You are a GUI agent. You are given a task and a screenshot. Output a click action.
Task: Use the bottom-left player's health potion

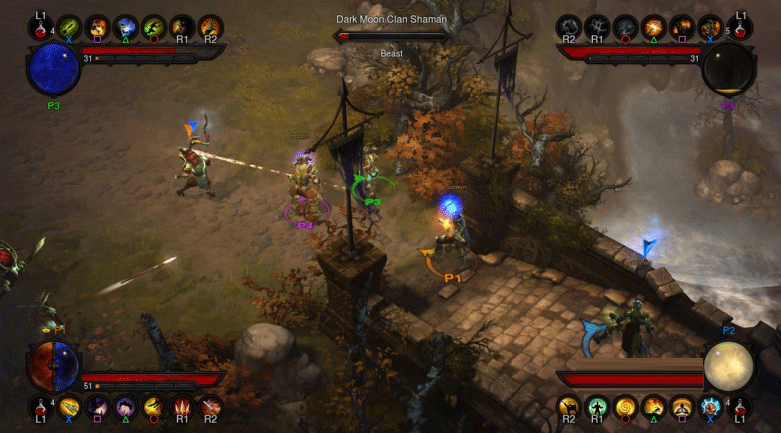[x=41, y=406]
